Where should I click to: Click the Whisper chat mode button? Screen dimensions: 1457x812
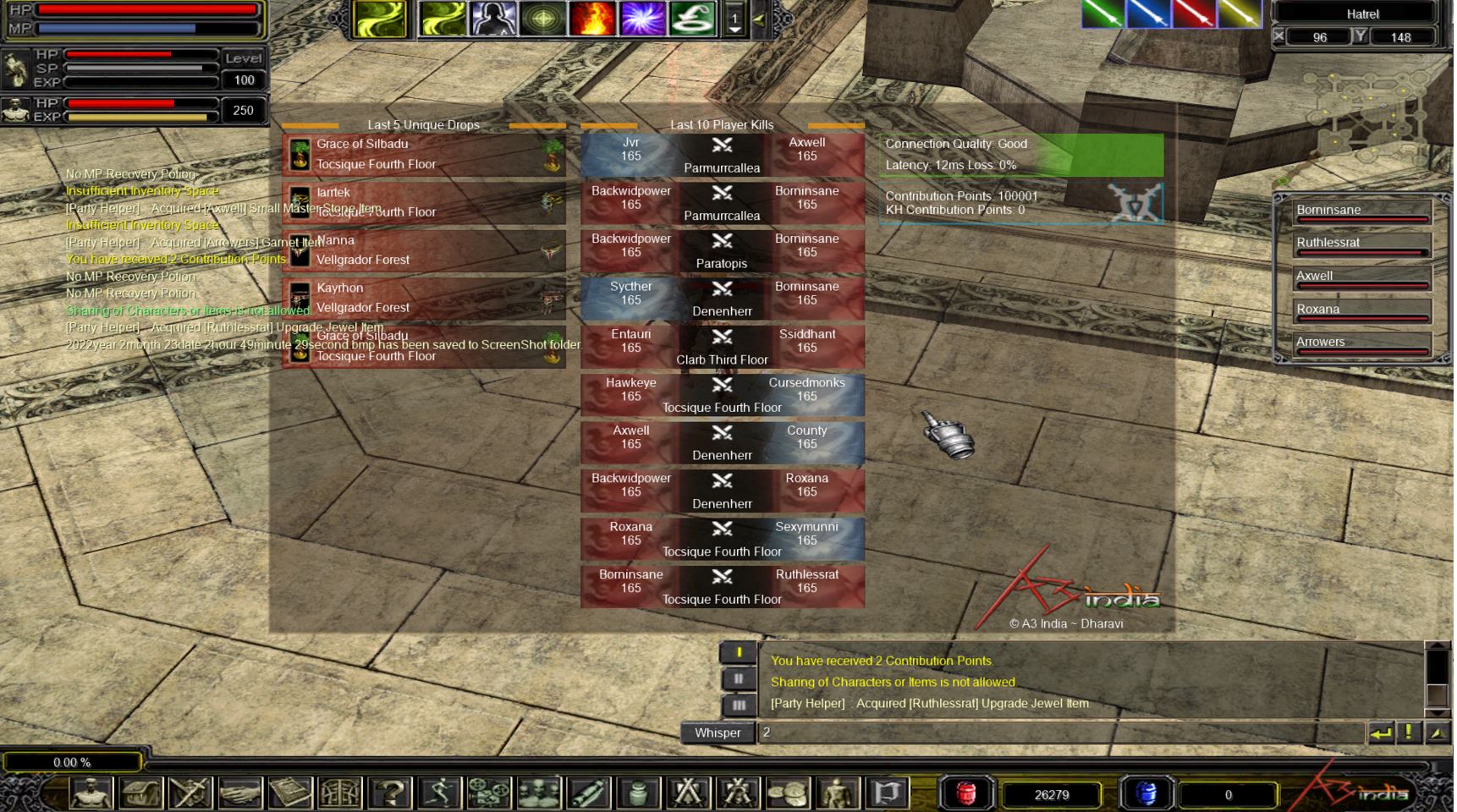717,732
